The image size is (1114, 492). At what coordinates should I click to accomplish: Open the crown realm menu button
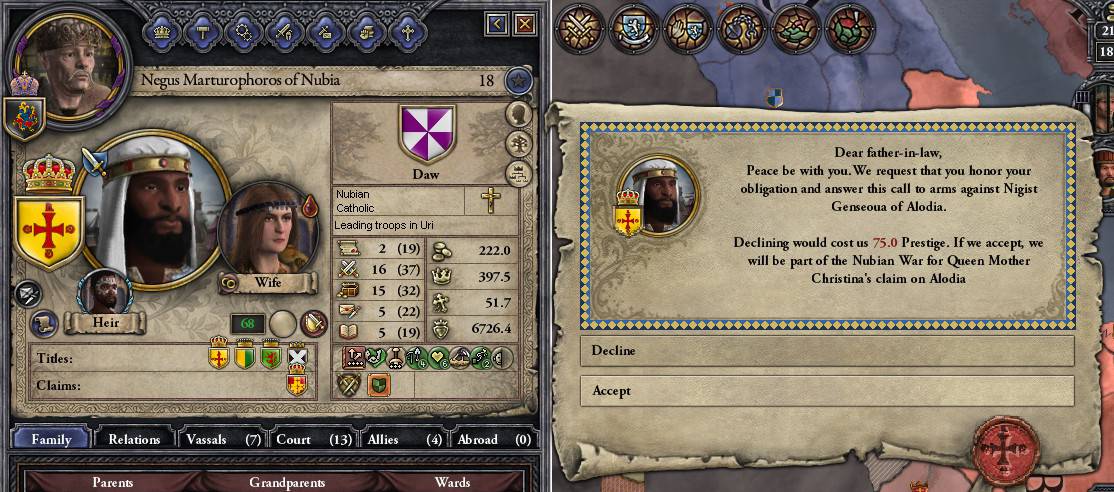pos(161,31)
